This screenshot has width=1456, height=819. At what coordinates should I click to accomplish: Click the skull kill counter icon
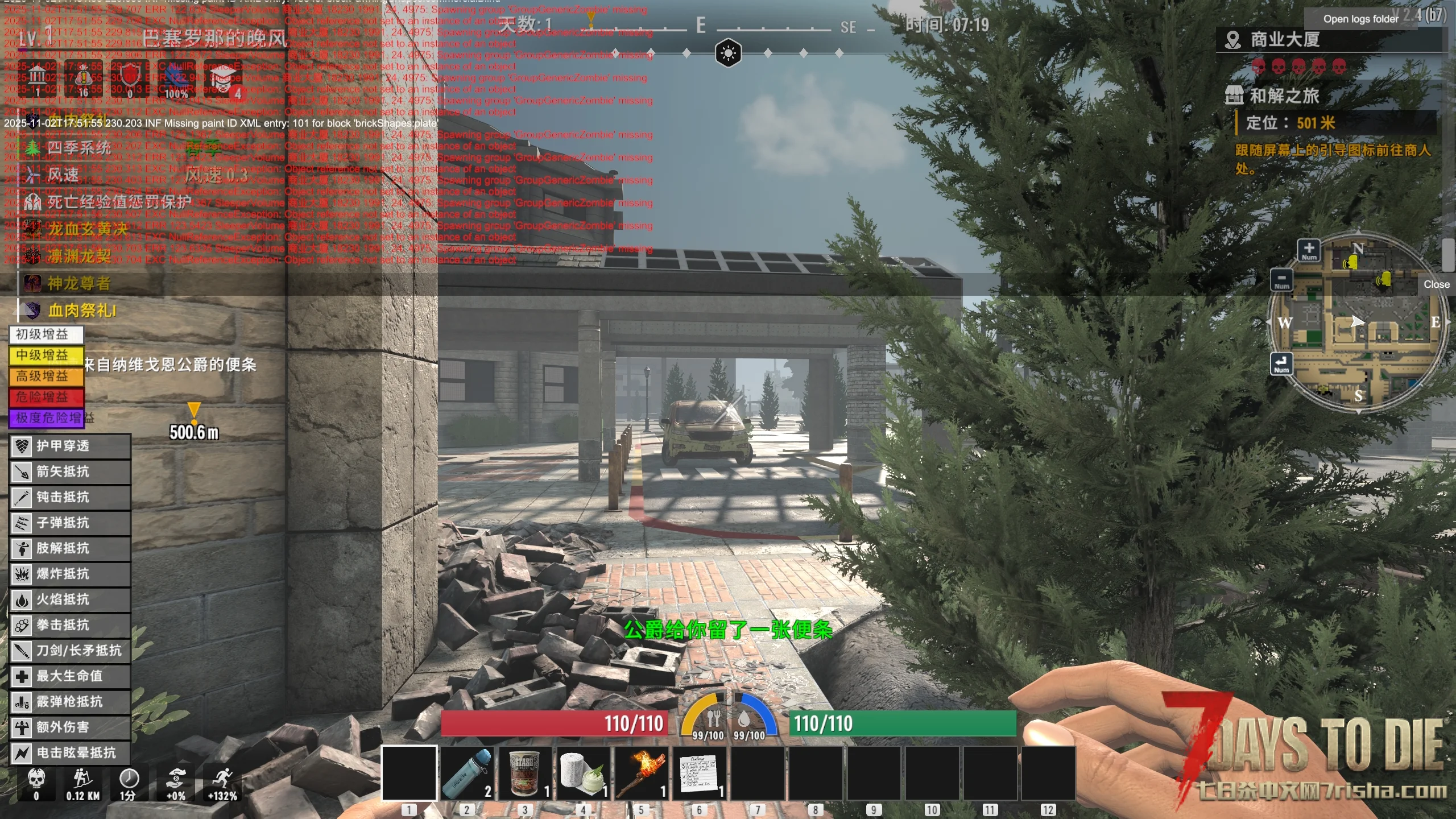coord(36,779)
